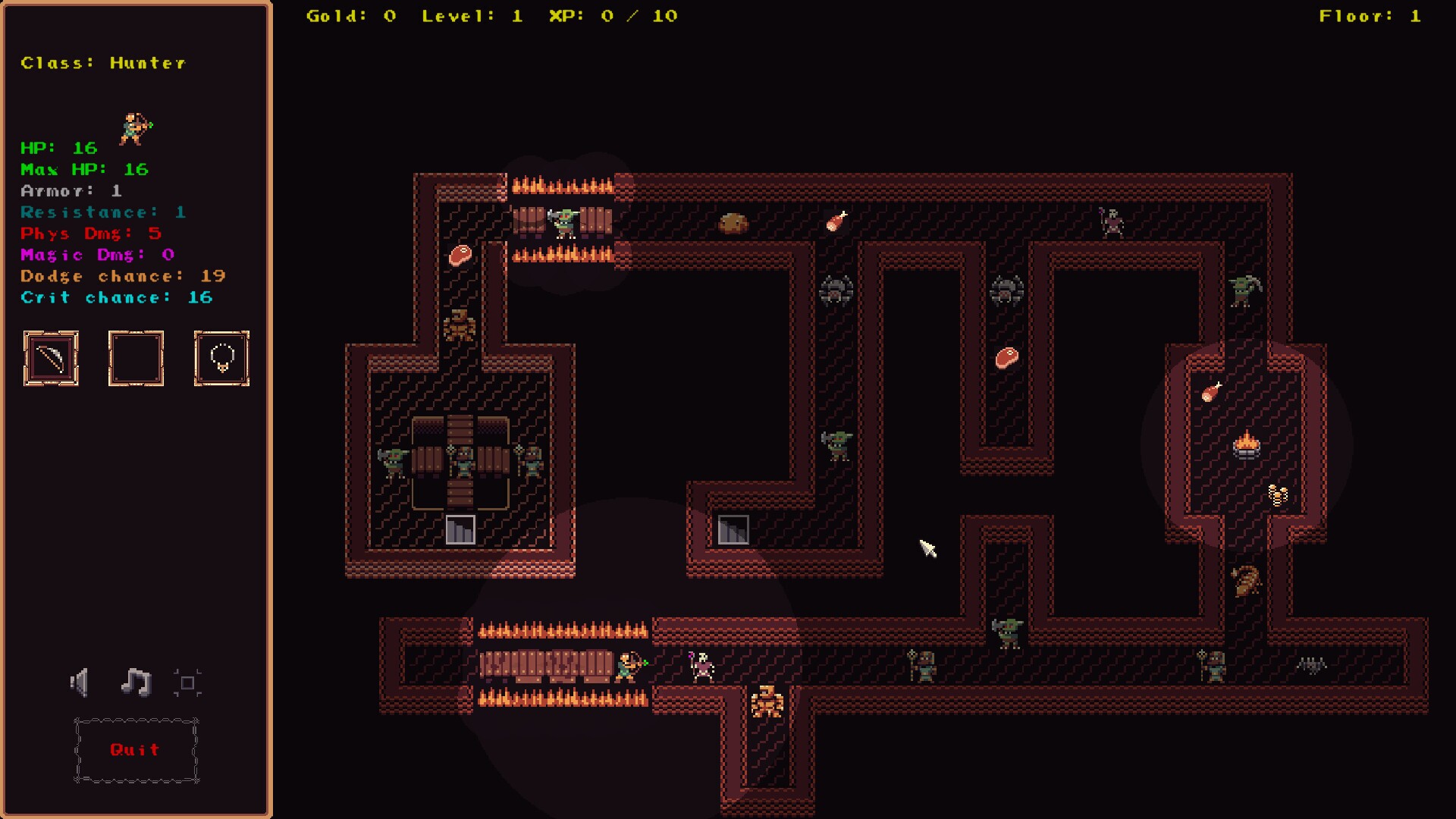
Task: Toggle music using the note icon
Action: tap(135, 681)
